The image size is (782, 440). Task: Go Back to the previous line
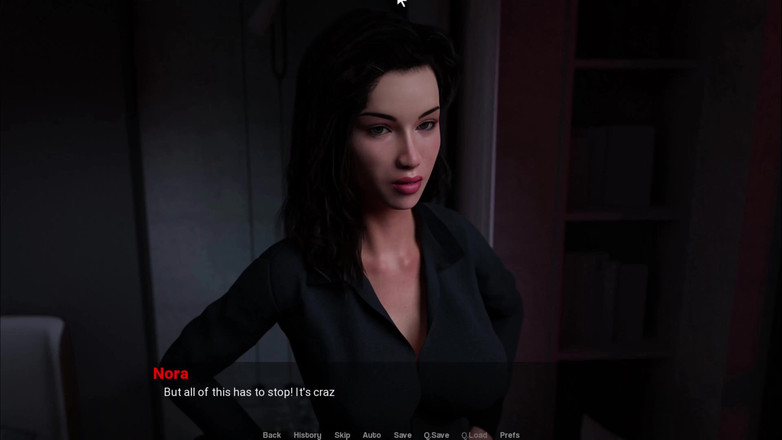[x=272, y=435]
